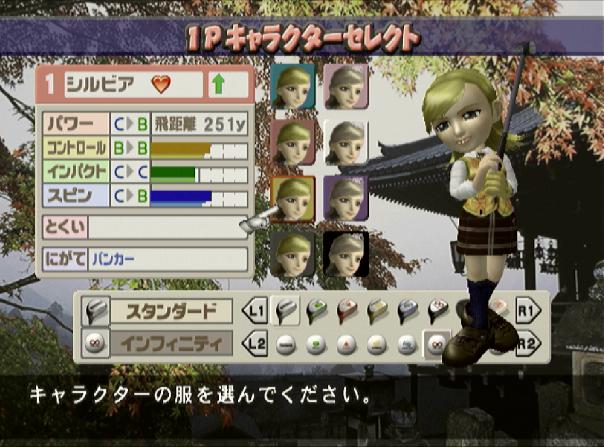Select the teal background costume portrait
604x447 pixels.
coord(293,86)
